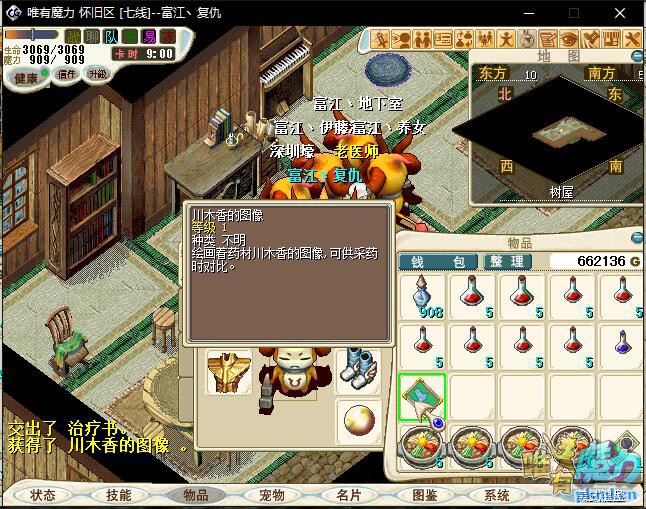Open the 系统 (System) menu
Image resolution: width=646 pixels, height=509 pixels.
click(x=498, y=495)
